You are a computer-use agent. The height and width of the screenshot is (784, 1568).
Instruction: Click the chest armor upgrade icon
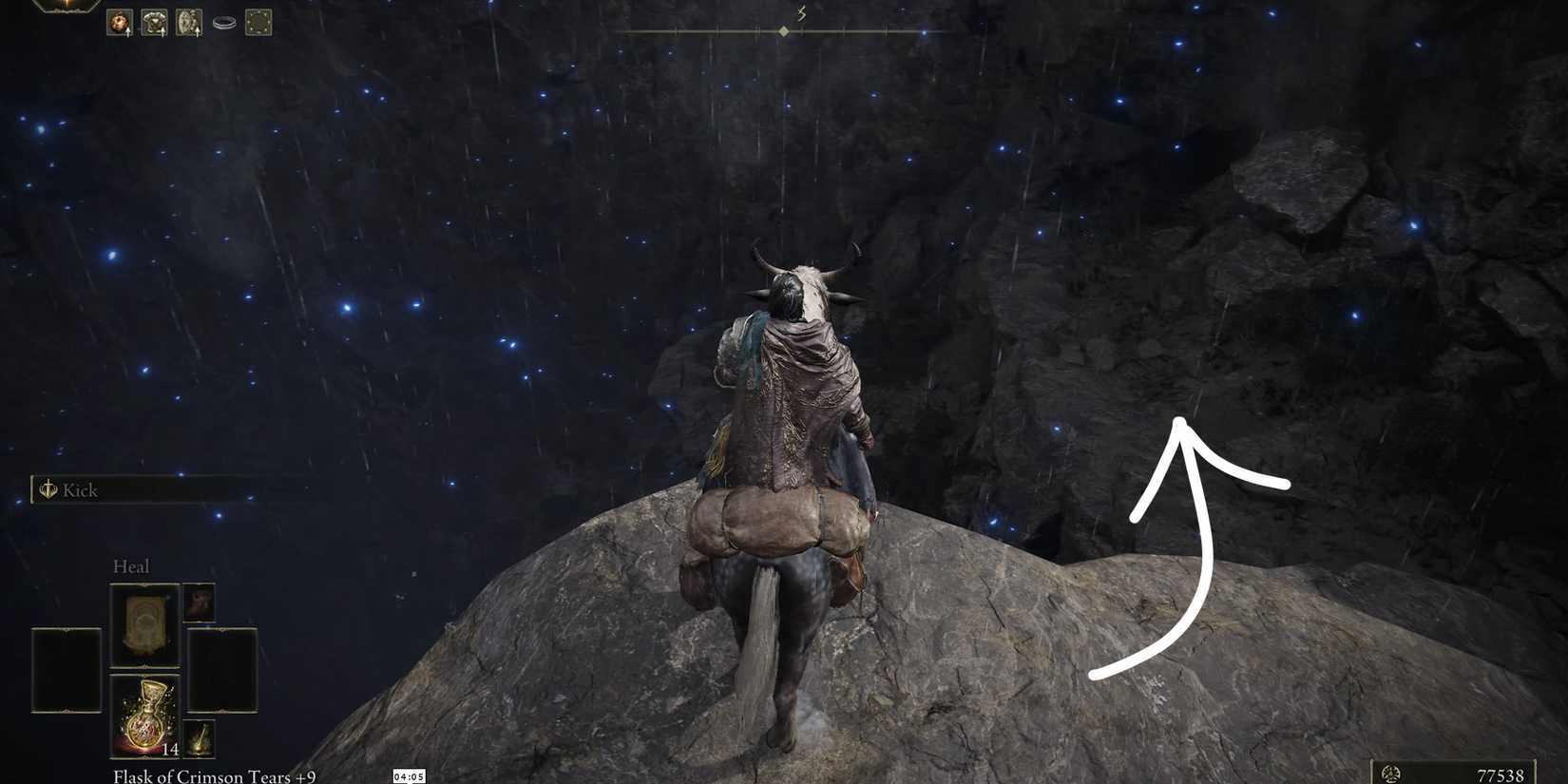(x=154, y=22)
